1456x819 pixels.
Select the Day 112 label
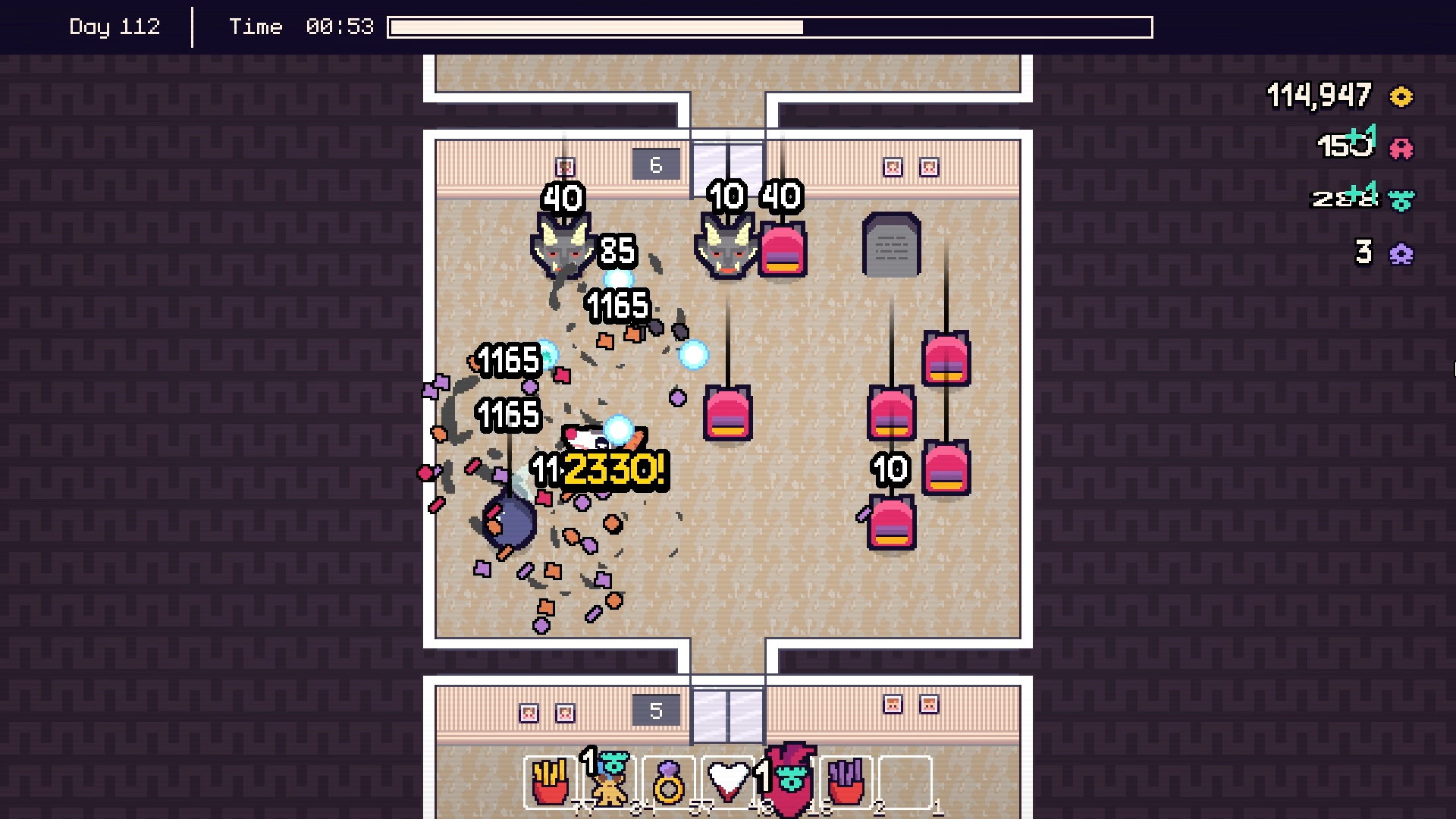[x=115, y=26]
